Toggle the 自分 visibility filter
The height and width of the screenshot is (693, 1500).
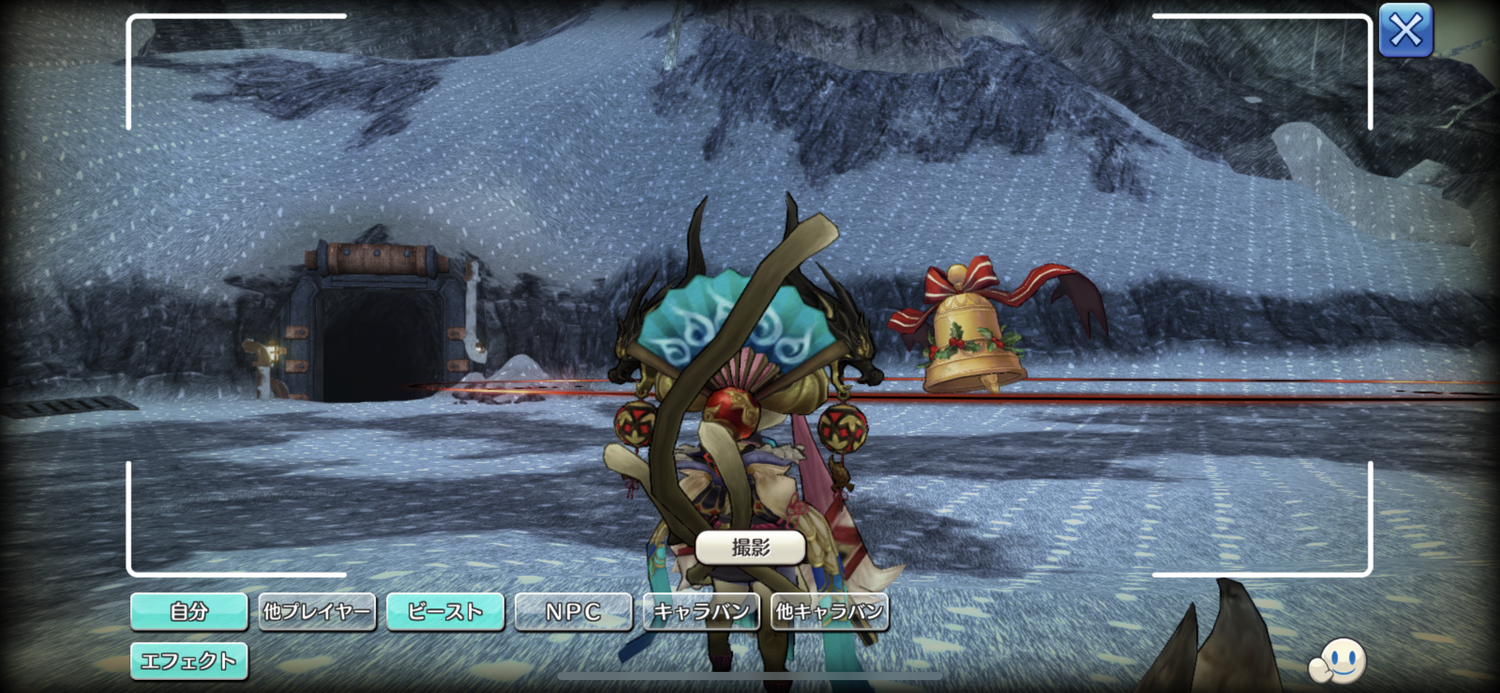(189, 611)
